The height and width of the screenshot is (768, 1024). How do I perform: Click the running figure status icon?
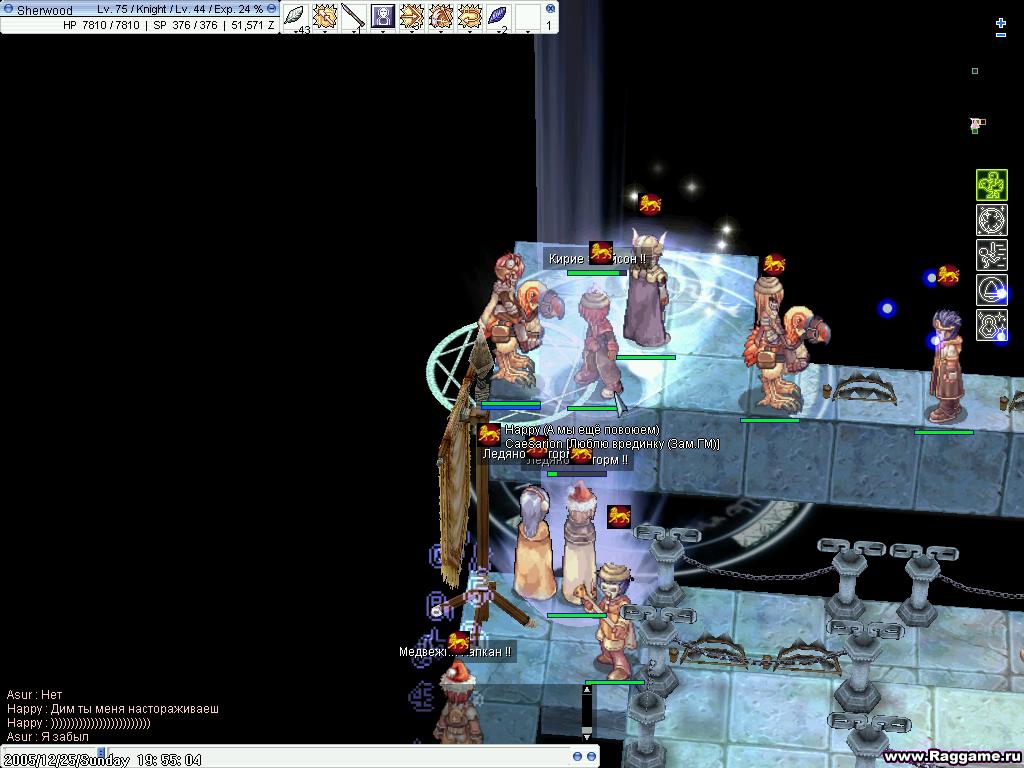point(991,255)
